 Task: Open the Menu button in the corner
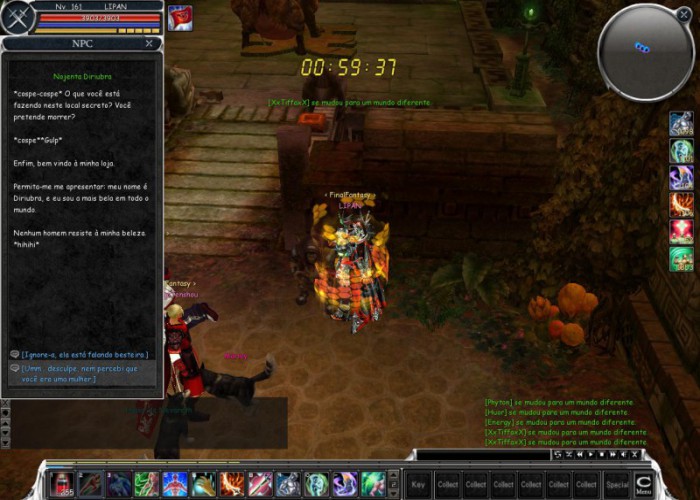click(644, 485)
